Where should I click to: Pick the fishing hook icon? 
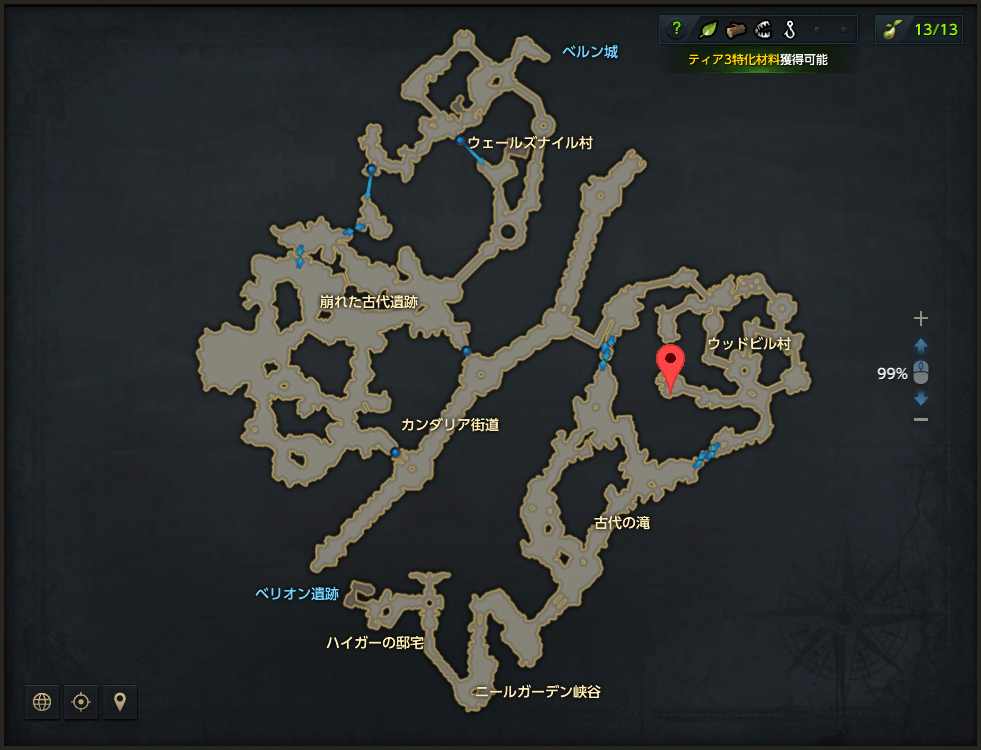(x=790, y=29)
